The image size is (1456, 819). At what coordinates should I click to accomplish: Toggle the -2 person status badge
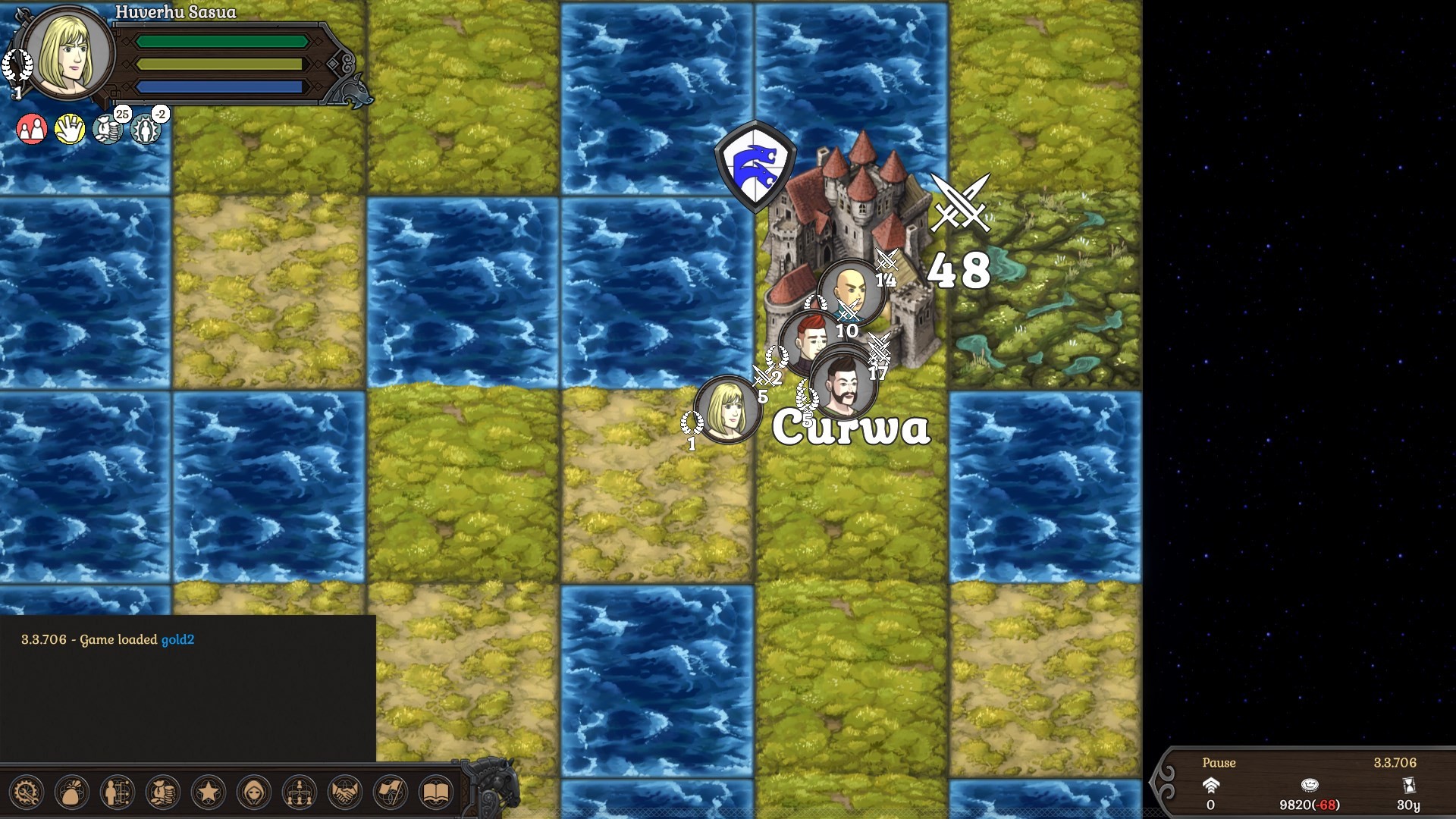pyautogui.click(x=145, y=129)
